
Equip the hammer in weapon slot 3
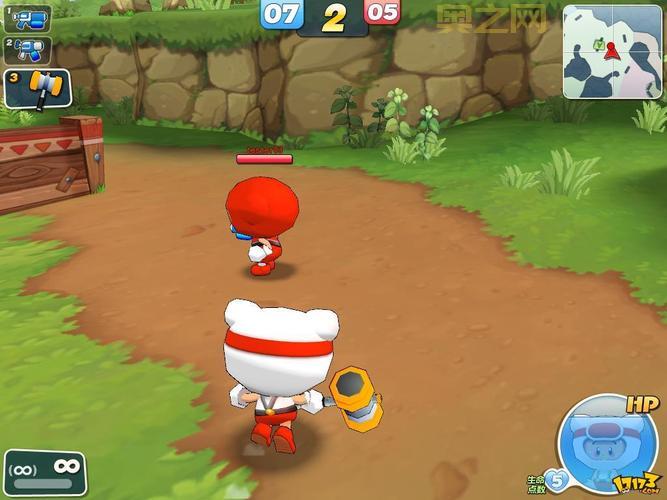pyautogui.click(x=36, y=88)
